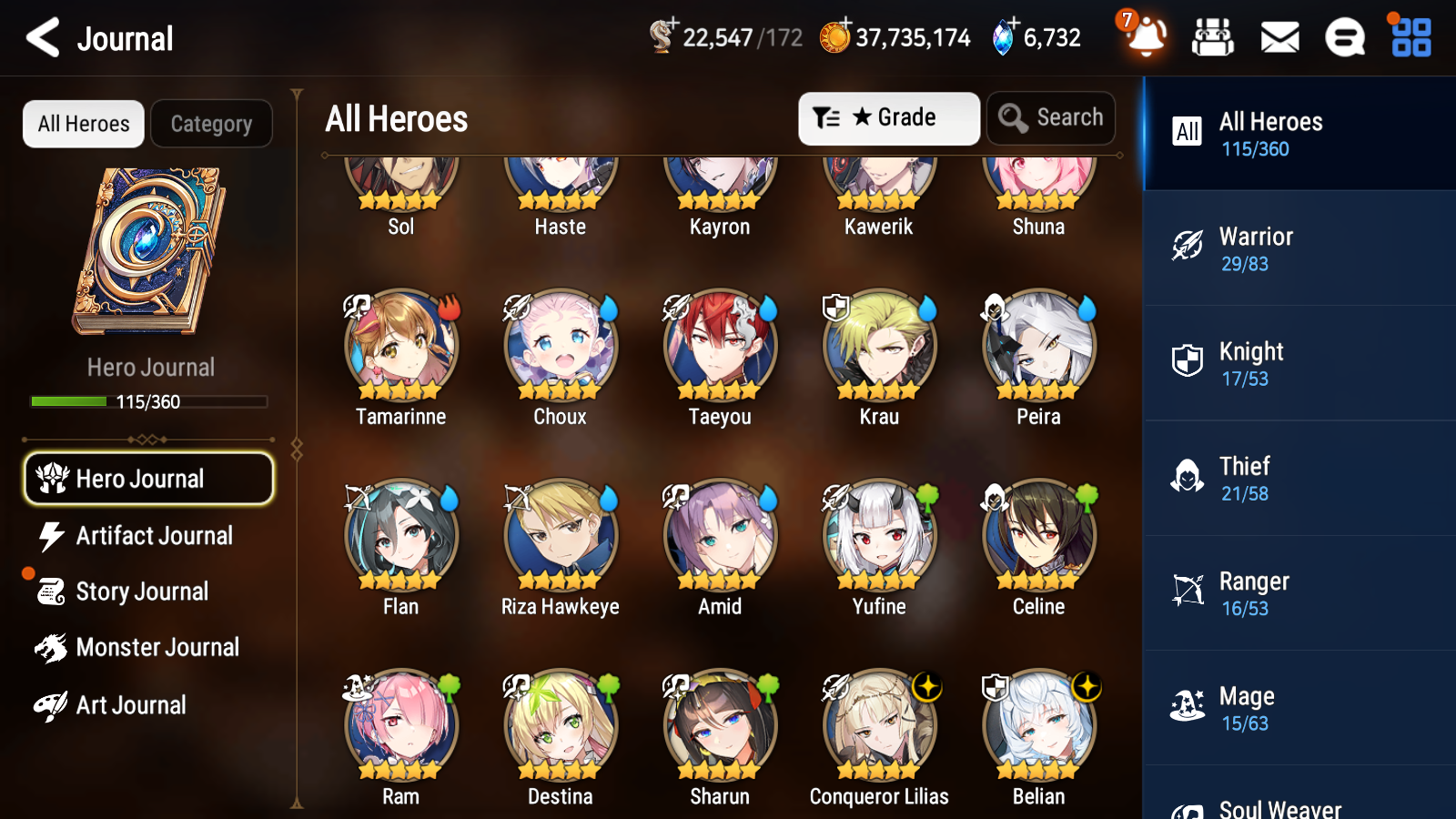Toggle the Knight class filter
This screenshot has width=1456, height=819.
click(1299, 364)
